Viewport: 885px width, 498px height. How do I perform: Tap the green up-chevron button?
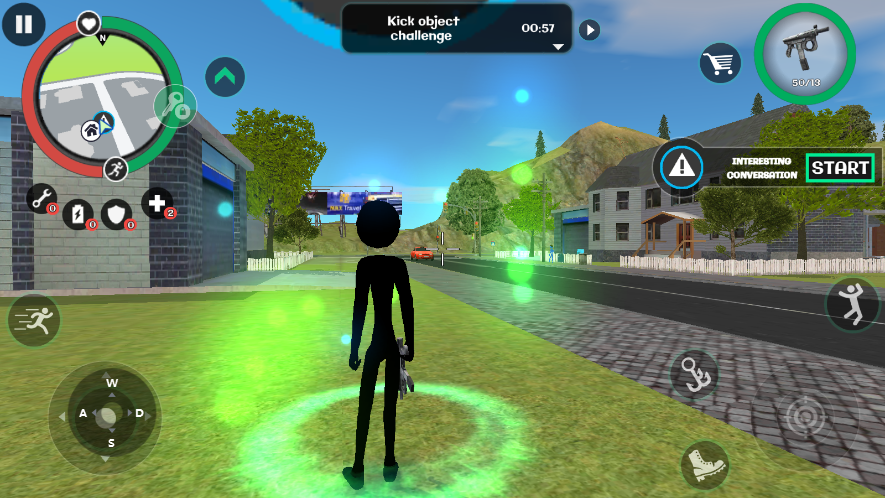pos(225,75)
